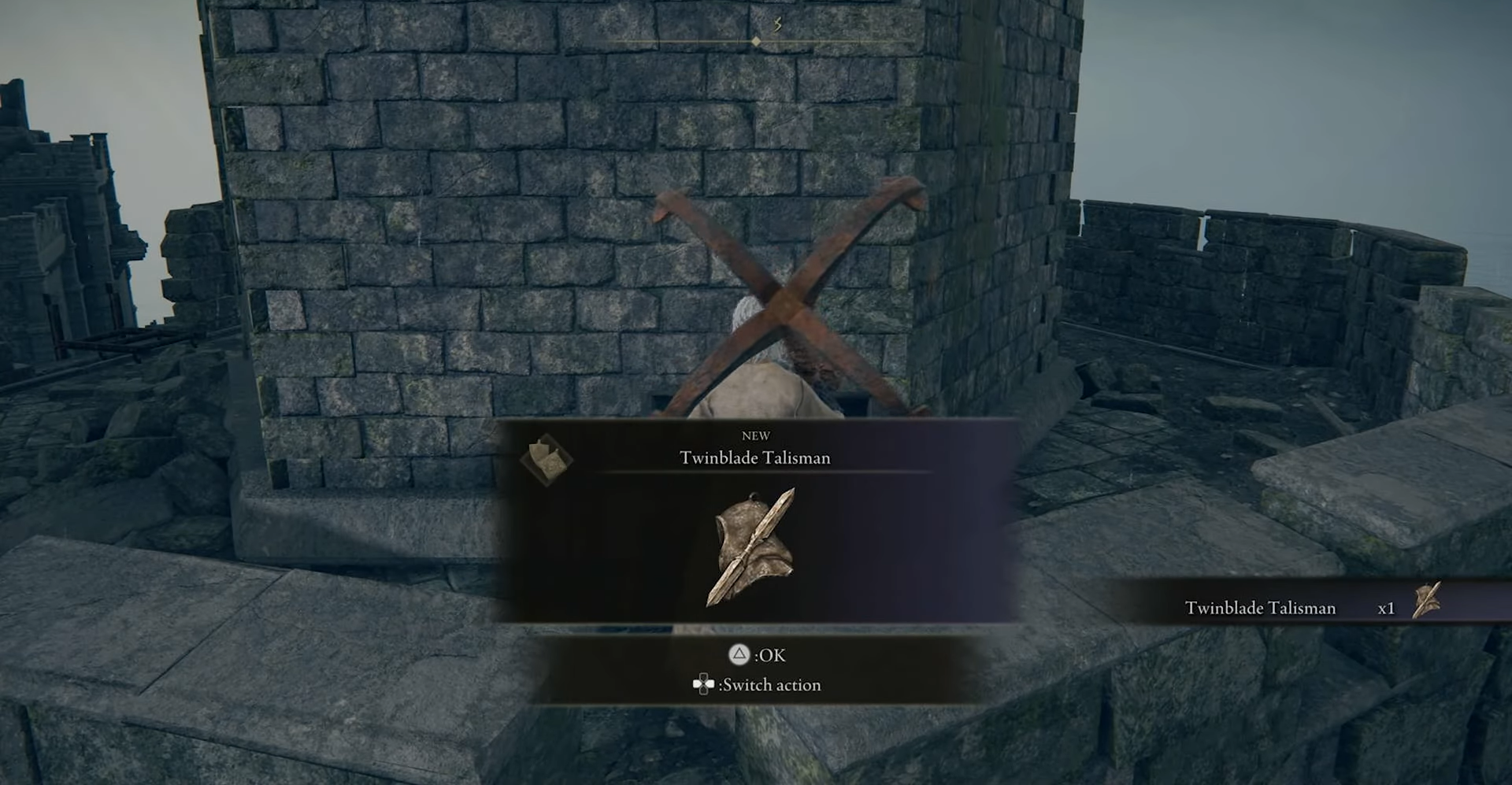Click the talisman category icon beside the item name
The height and width of the screenshot is (785, 1512).
pyautogui.click(x=546, y=459)
